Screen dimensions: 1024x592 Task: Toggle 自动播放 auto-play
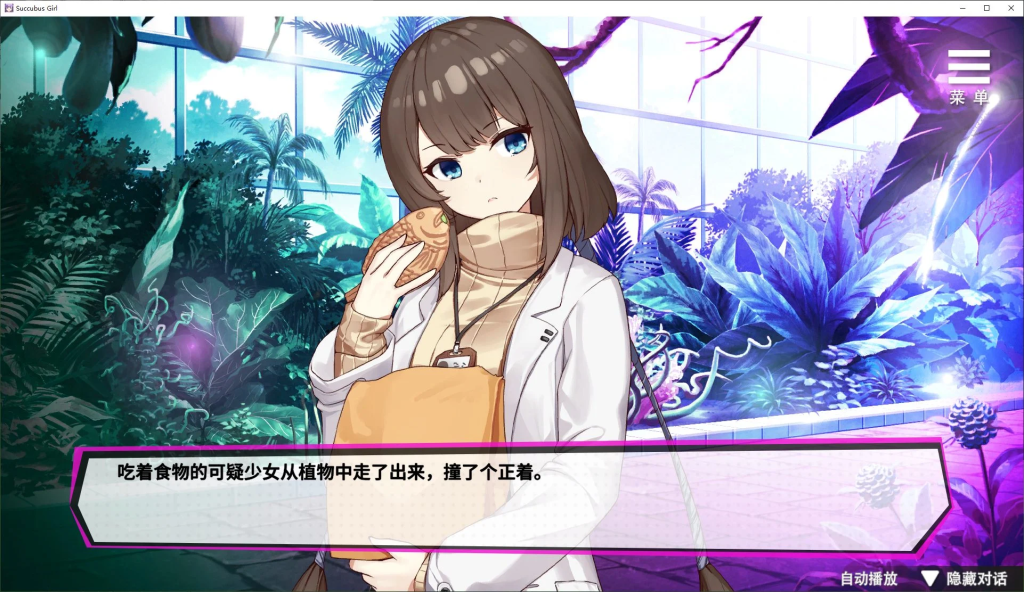coord(868,578)
